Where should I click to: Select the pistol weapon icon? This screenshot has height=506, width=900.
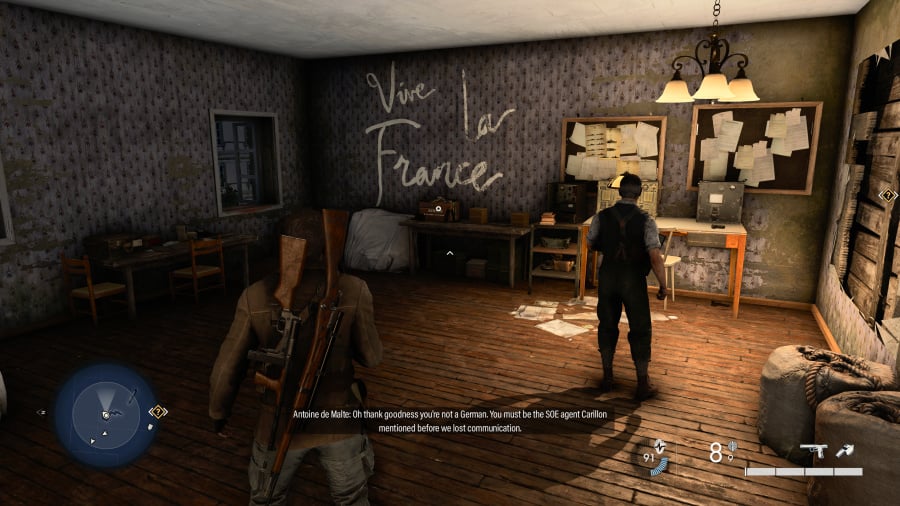pyautogui.click(x=813, y=451)
